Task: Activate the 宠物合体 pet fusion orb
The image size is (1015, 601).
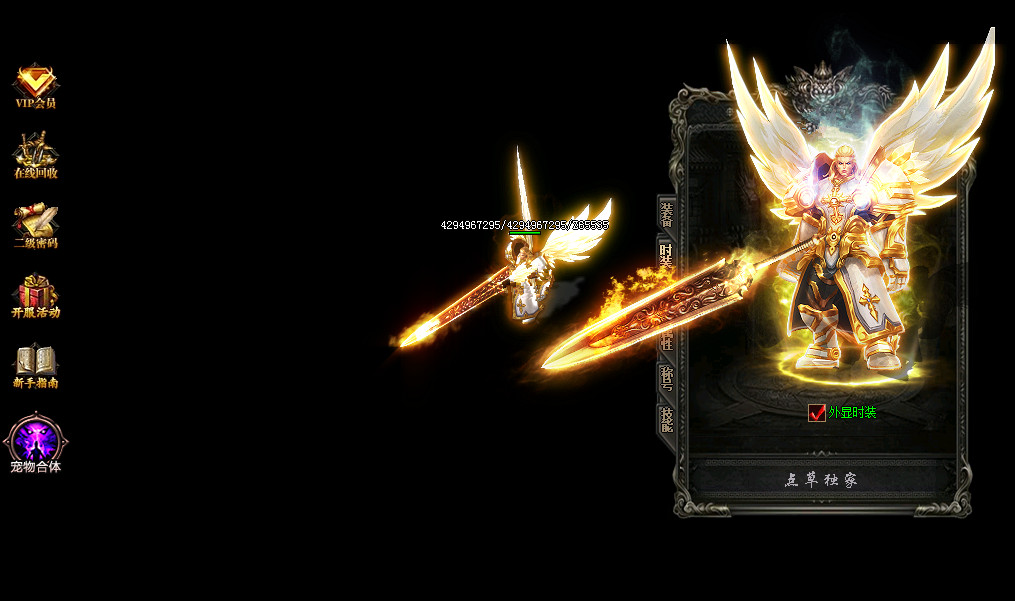Action: coord(36,442)
